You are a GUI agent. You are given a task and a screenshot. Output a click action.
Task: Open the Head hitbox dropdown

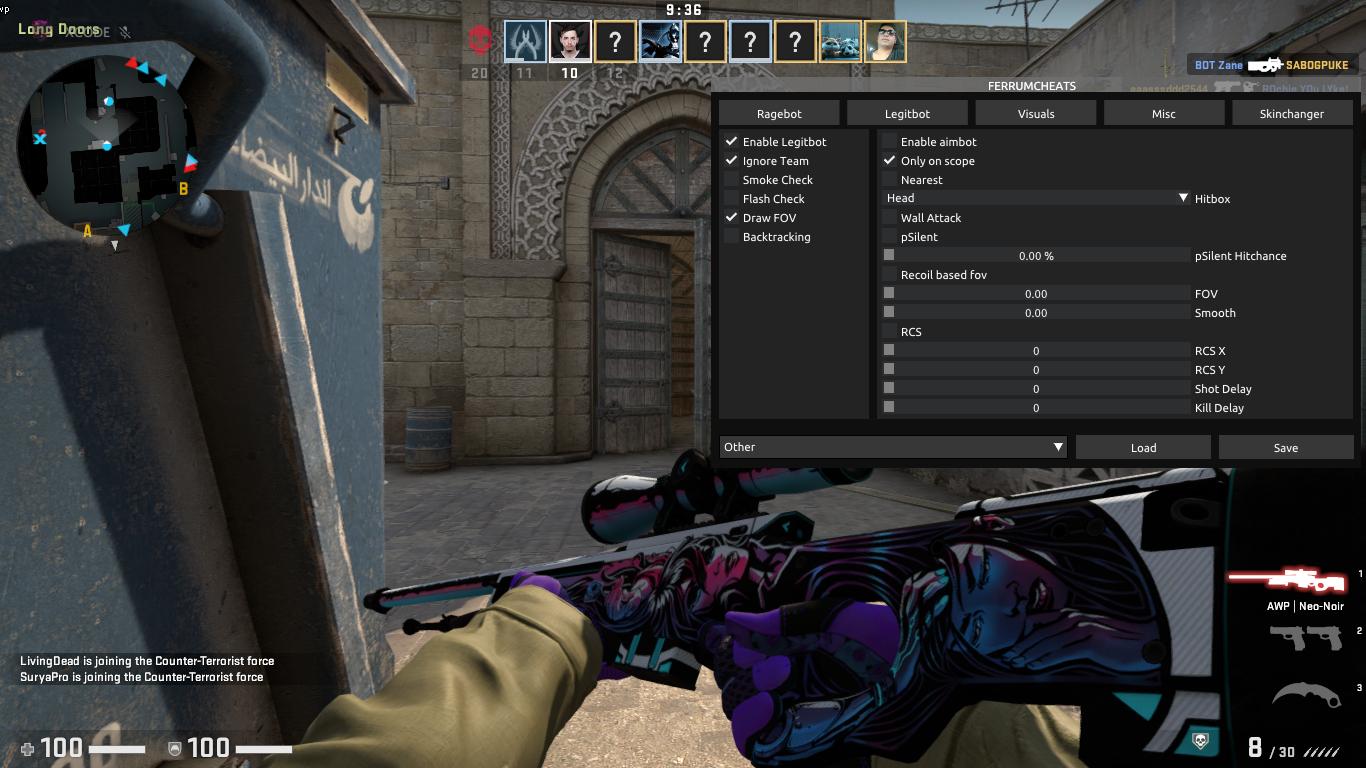(1036, 199)
